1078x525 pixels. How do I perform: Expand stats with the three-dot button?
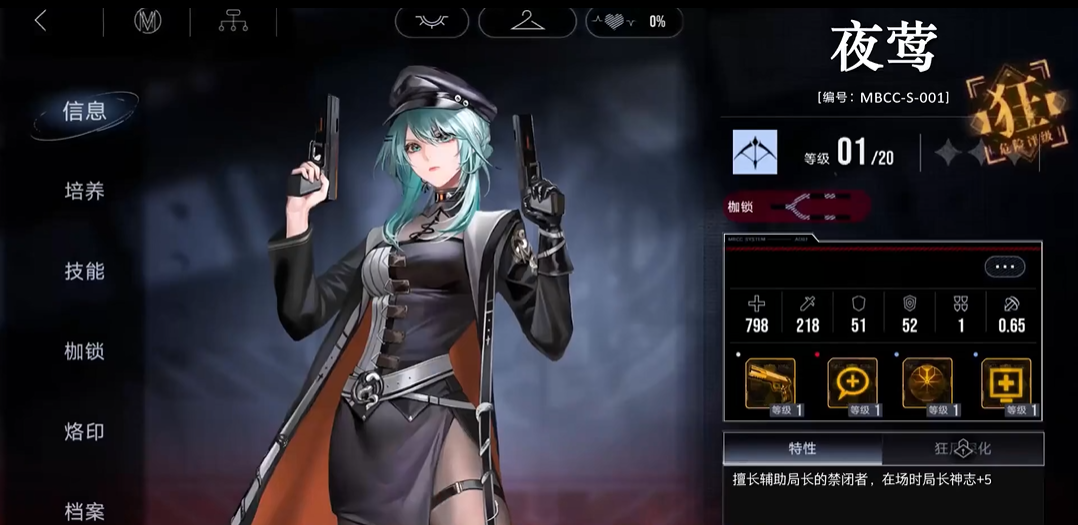[1004, 267]
